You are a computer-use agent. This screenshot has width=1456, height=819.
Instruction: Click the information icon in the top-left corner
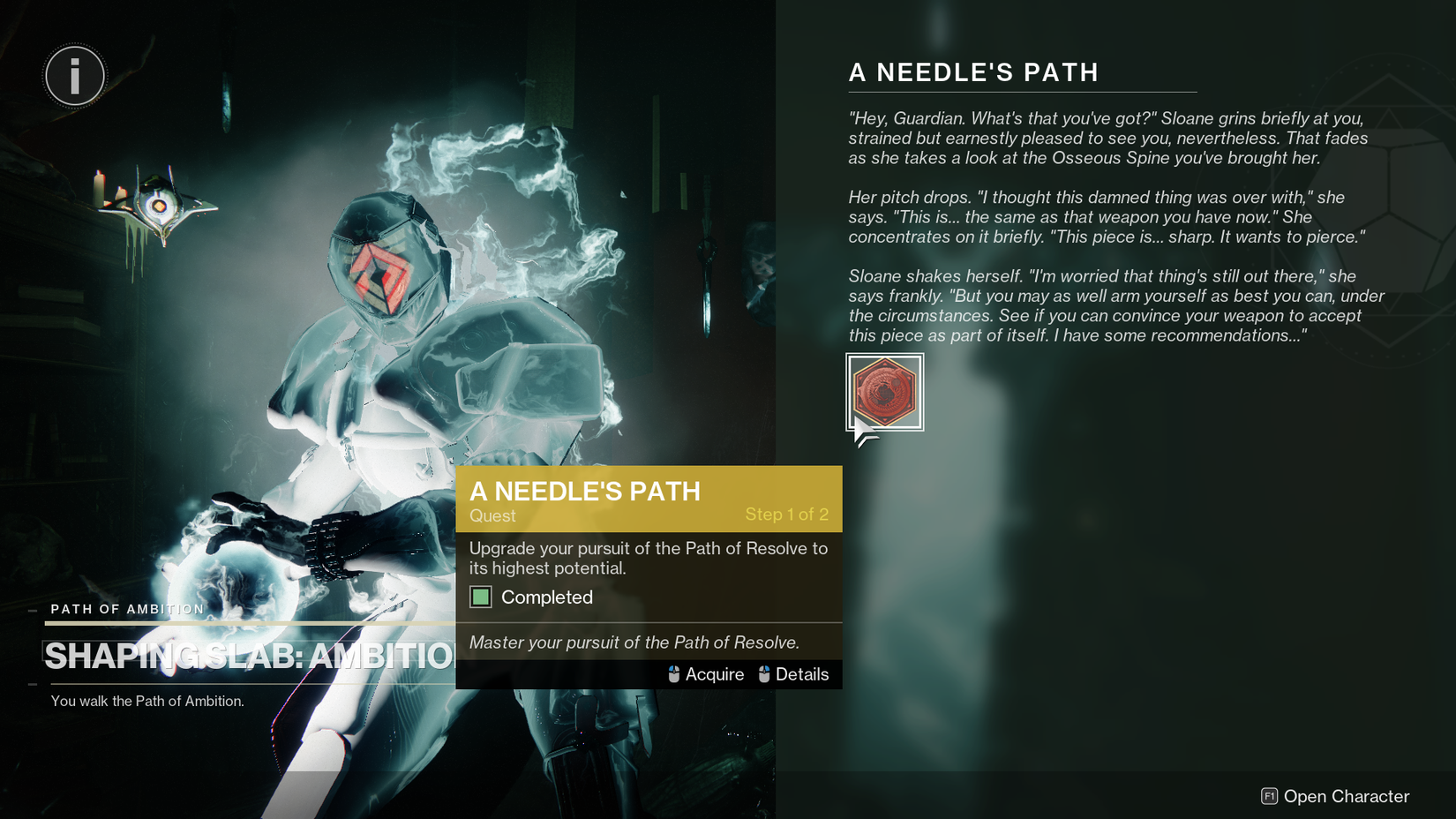(74, 76)
